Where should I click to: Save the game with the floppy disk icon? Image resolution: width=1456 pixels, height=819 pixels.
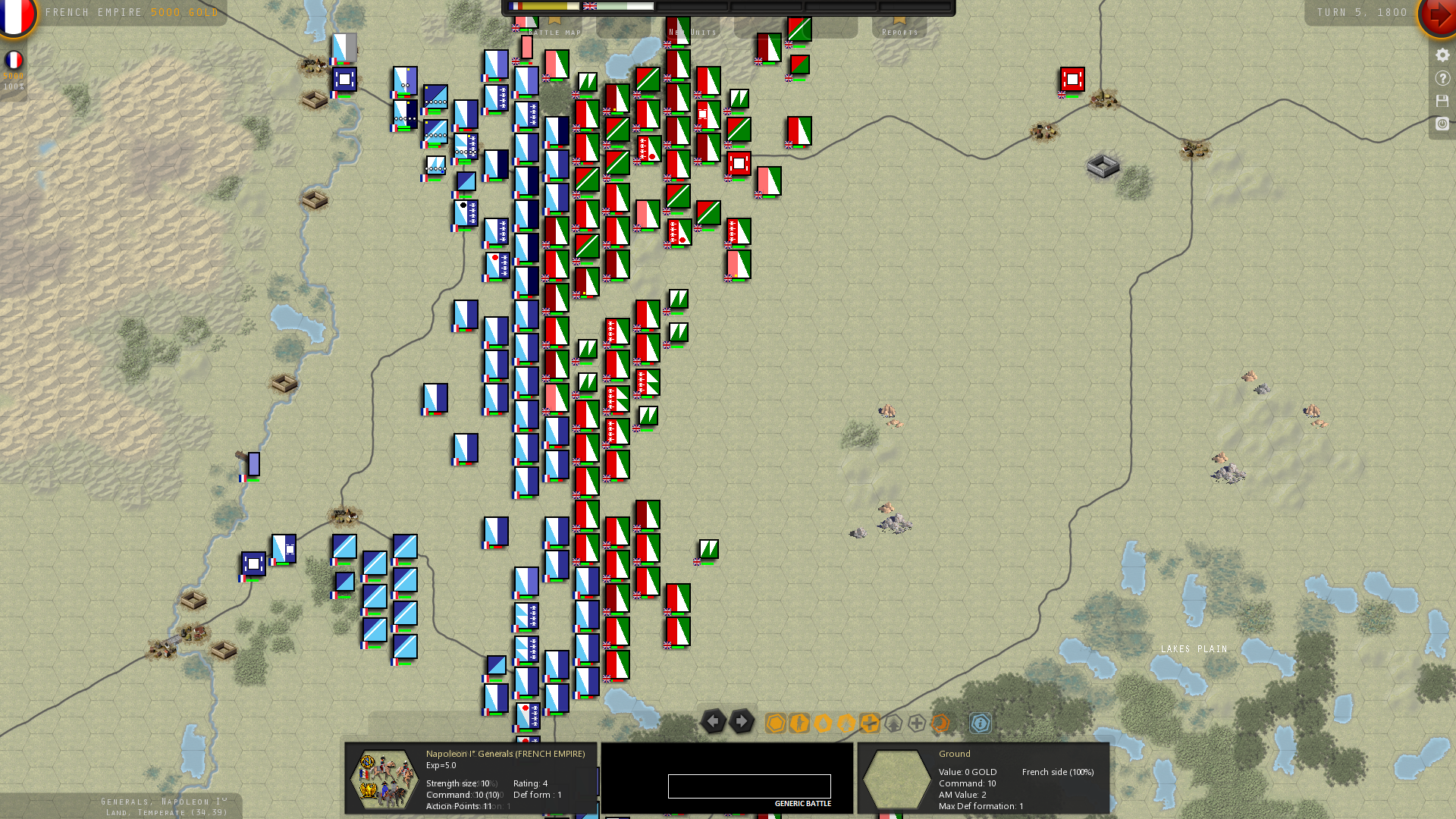click(x=1442, y=99)
